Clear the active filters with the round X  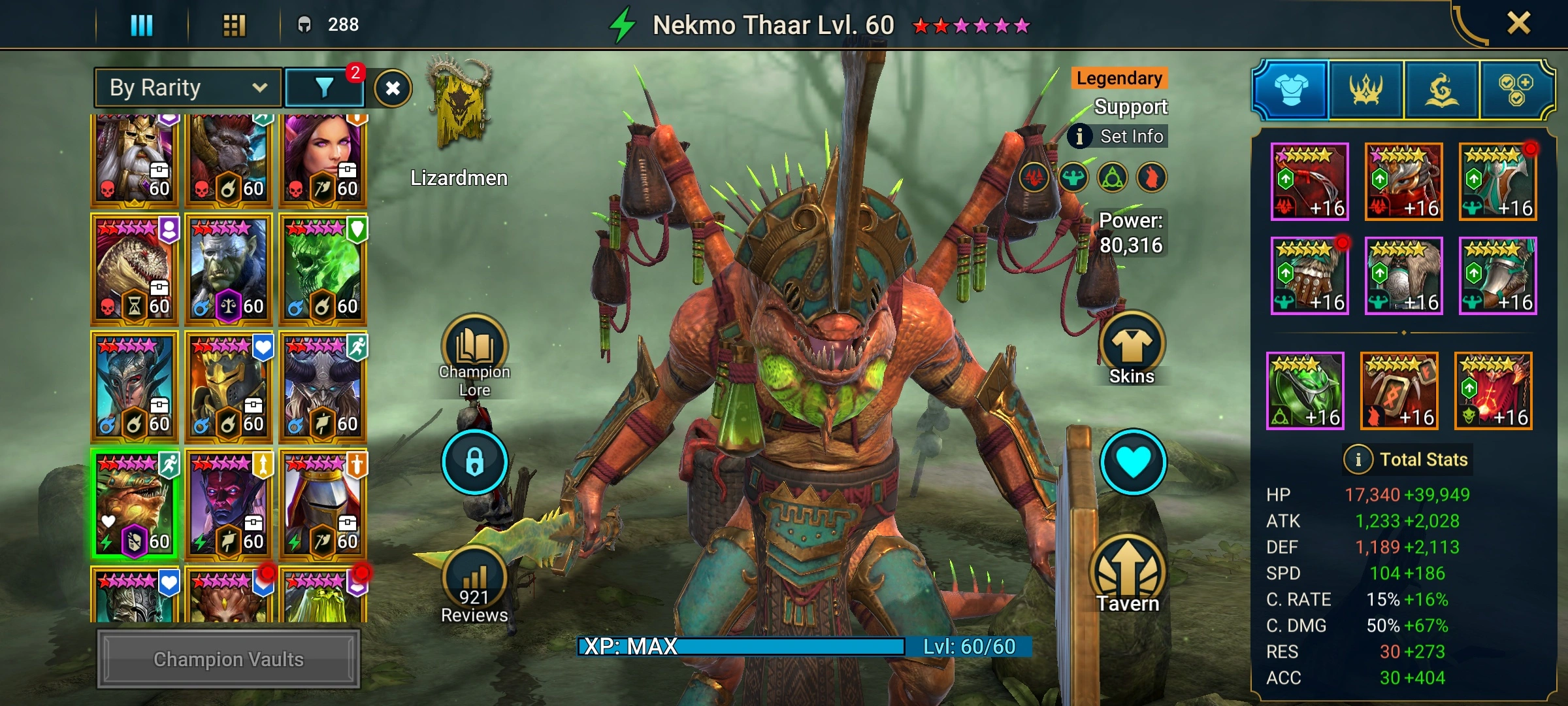tap(393, 88)
